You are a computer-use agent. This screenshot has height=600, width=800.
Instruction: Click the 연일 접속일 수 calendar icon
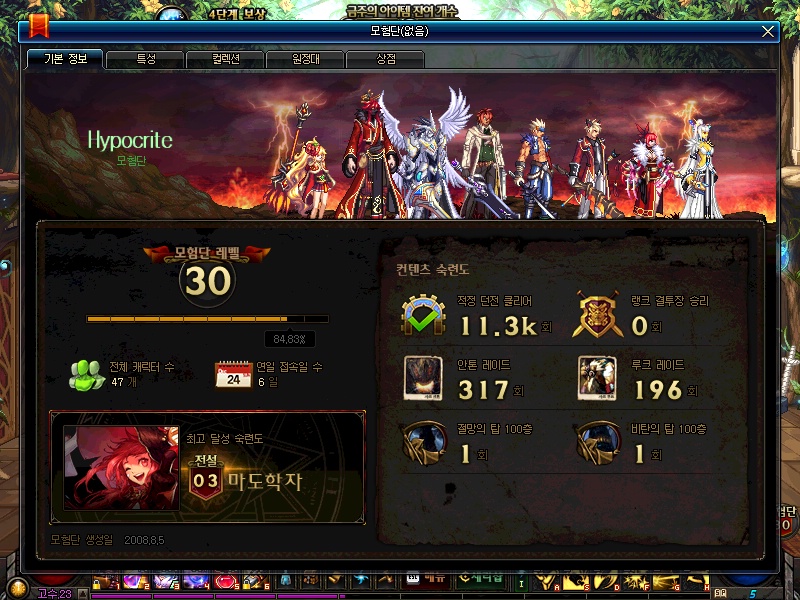point(233,375)
